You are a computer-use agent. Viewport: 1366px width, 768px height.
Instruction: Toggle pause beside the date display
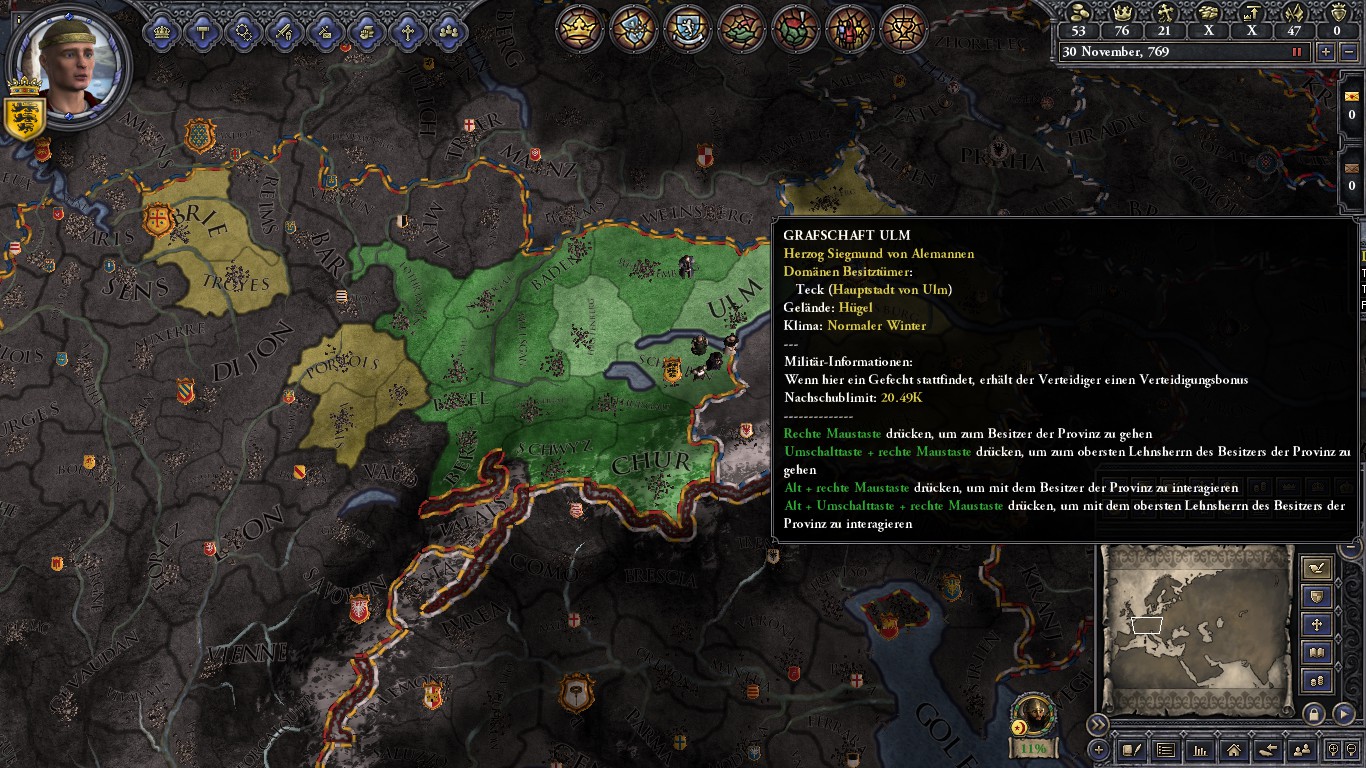(x=1297, y=52)
